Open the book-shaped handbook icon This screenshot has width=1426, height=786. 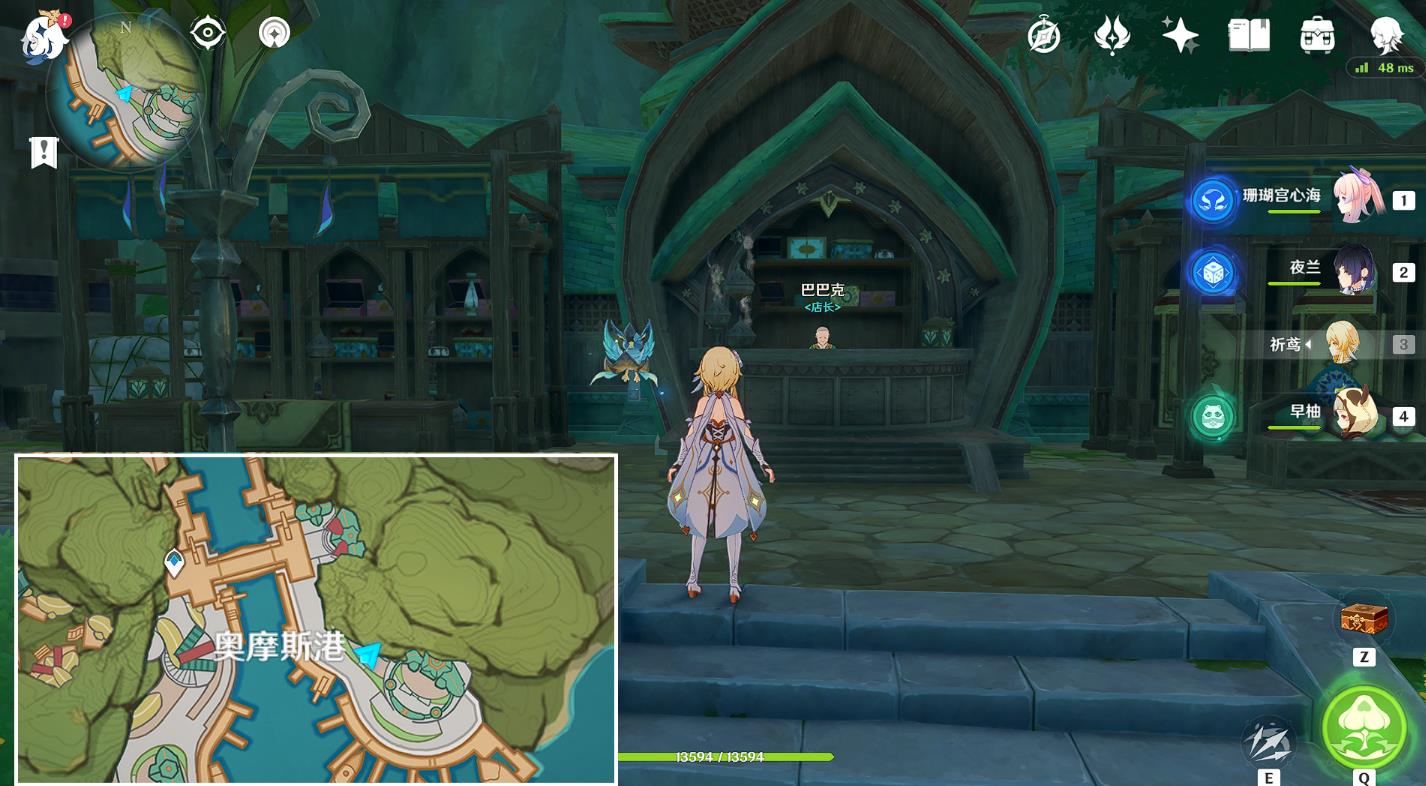1249,36
